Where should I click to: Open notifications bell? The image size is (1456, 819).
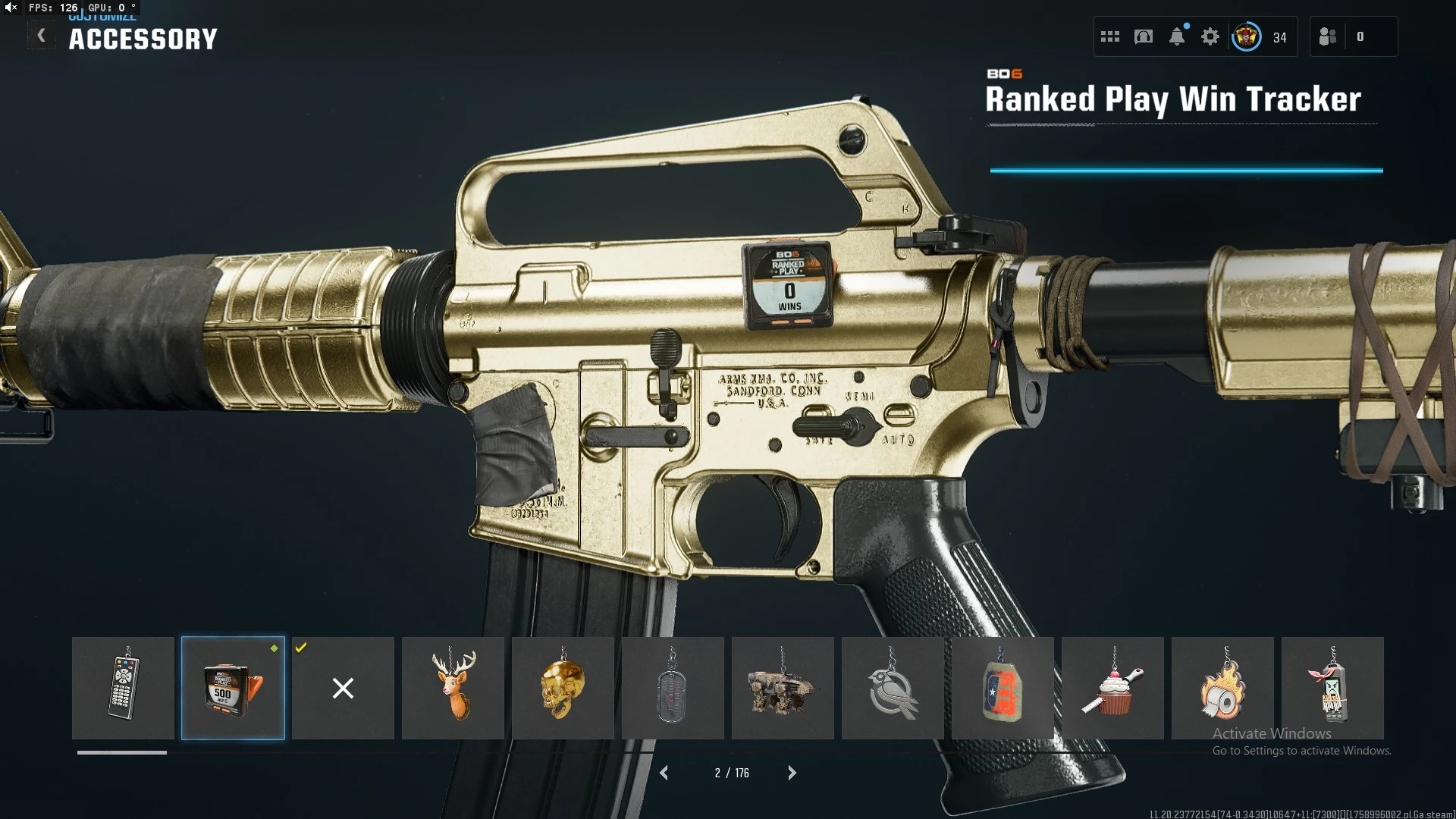pyautogui.click(x=1177, y=36)
